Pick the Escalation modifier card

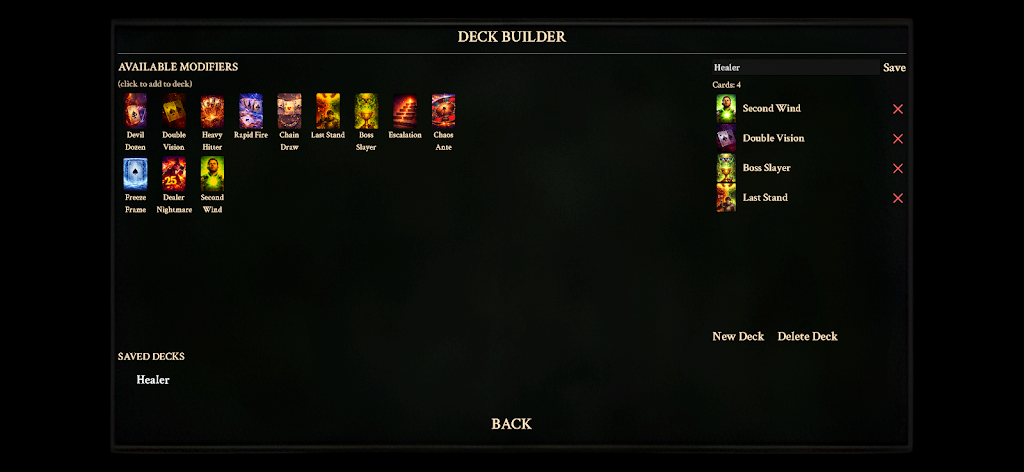pyautogui.click(x=405, y=111)
